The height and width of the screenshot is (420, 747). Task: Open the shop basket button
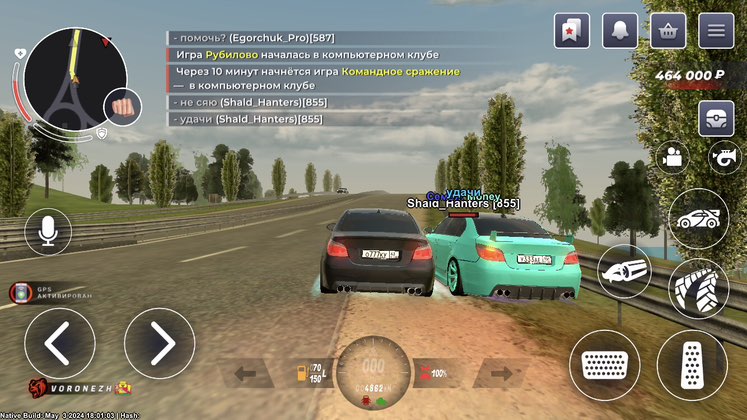(668, 31)
